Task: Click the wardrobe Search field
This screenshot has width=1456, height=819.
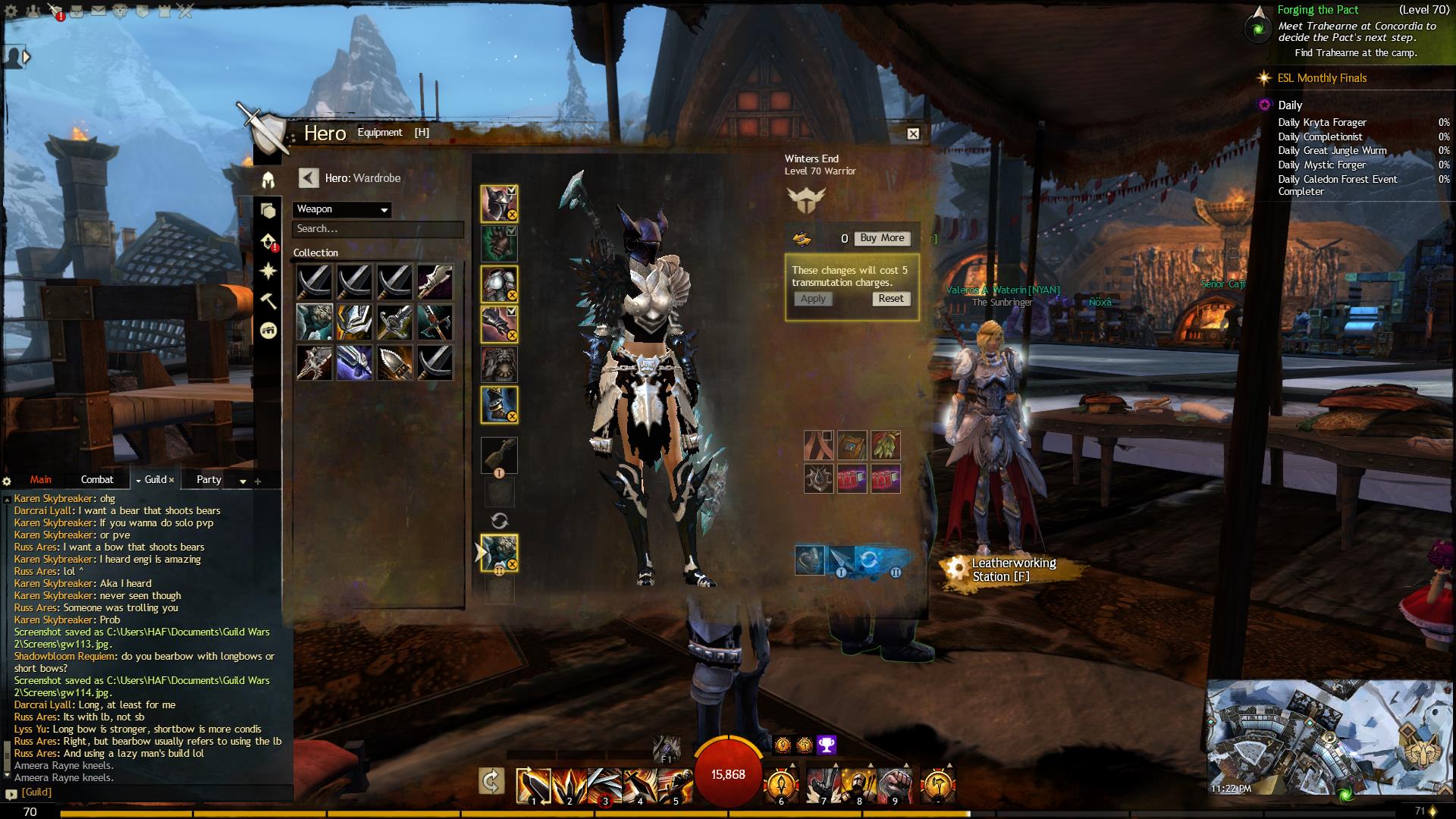Action: coord(378,229)
